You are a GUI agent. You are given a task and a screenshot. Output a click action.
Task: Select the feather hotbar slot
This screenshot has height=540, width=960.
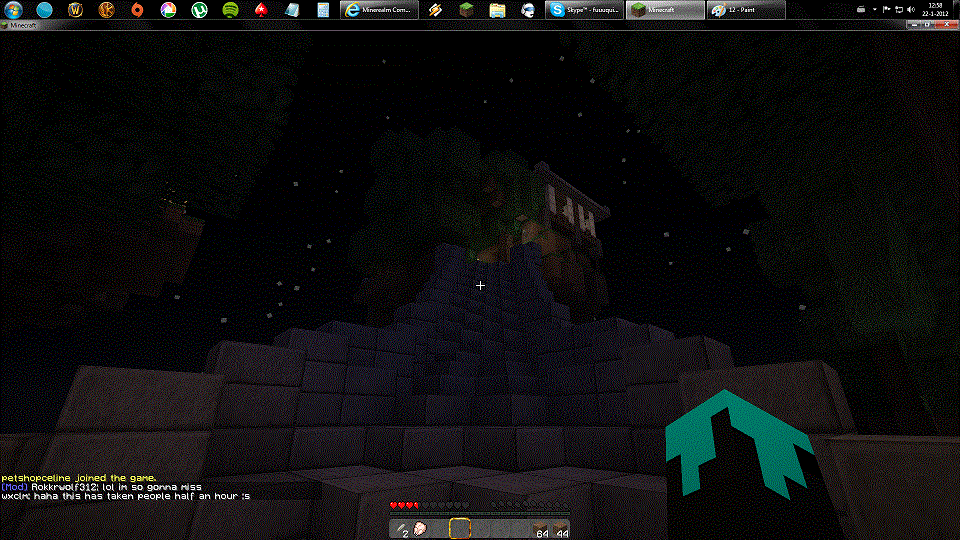[400, 528]
